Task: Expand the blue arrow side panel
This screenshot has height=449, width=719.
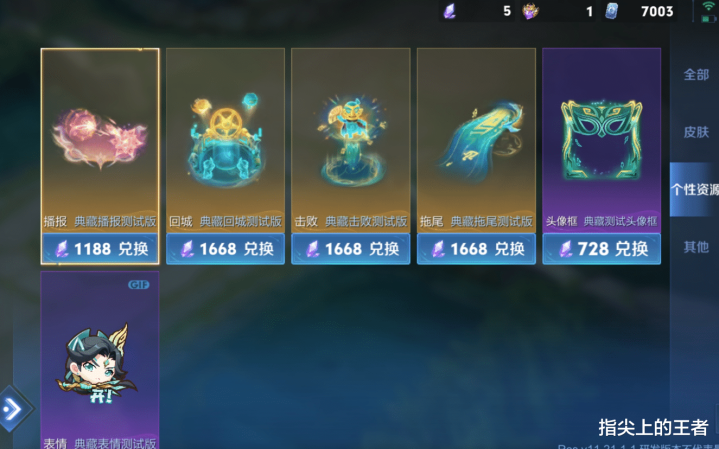Action: click(x=14, y=408)
